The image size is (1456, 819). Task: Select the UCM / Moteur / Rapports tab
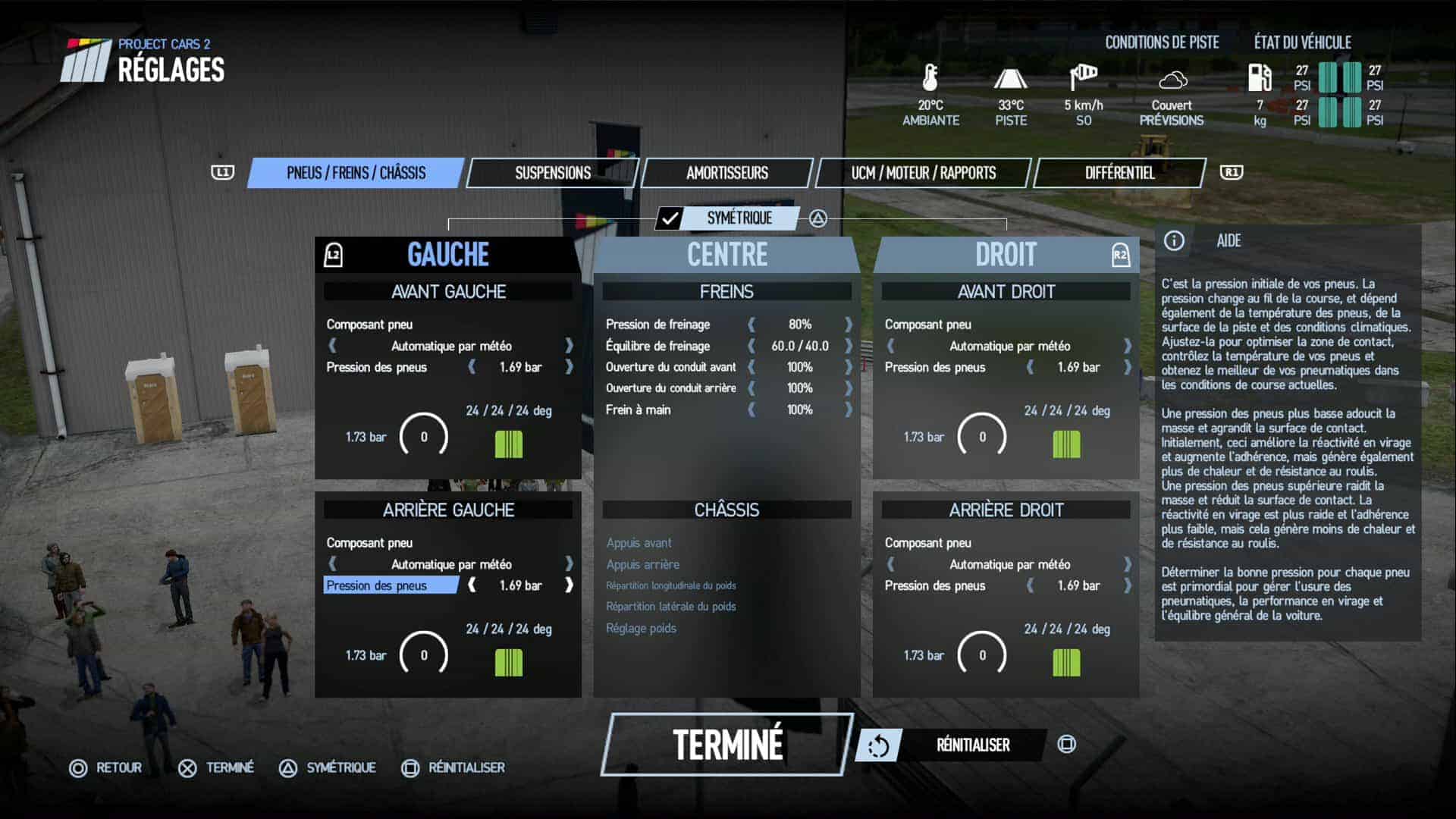click(x=923, y=173)
